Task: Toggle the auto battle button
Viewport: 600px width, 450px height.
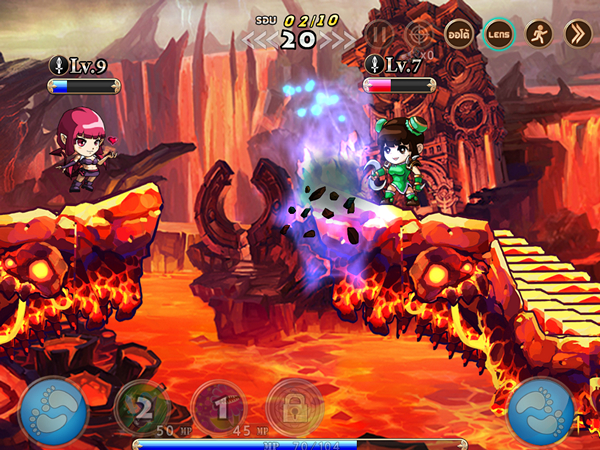Action: tap(459, 34)
